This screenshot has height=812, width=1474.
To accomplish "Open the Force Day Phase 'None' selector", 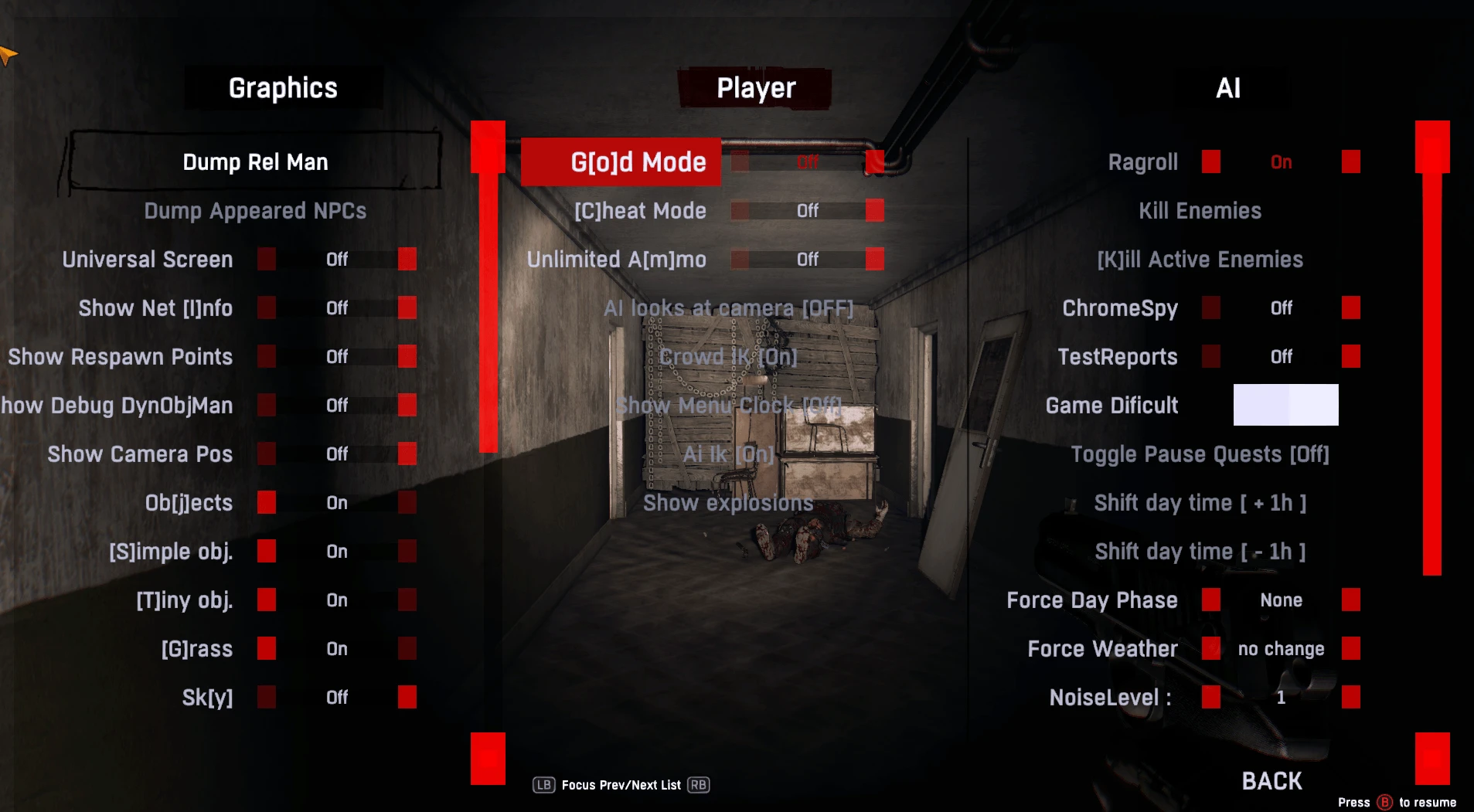I will (1282, 600).
